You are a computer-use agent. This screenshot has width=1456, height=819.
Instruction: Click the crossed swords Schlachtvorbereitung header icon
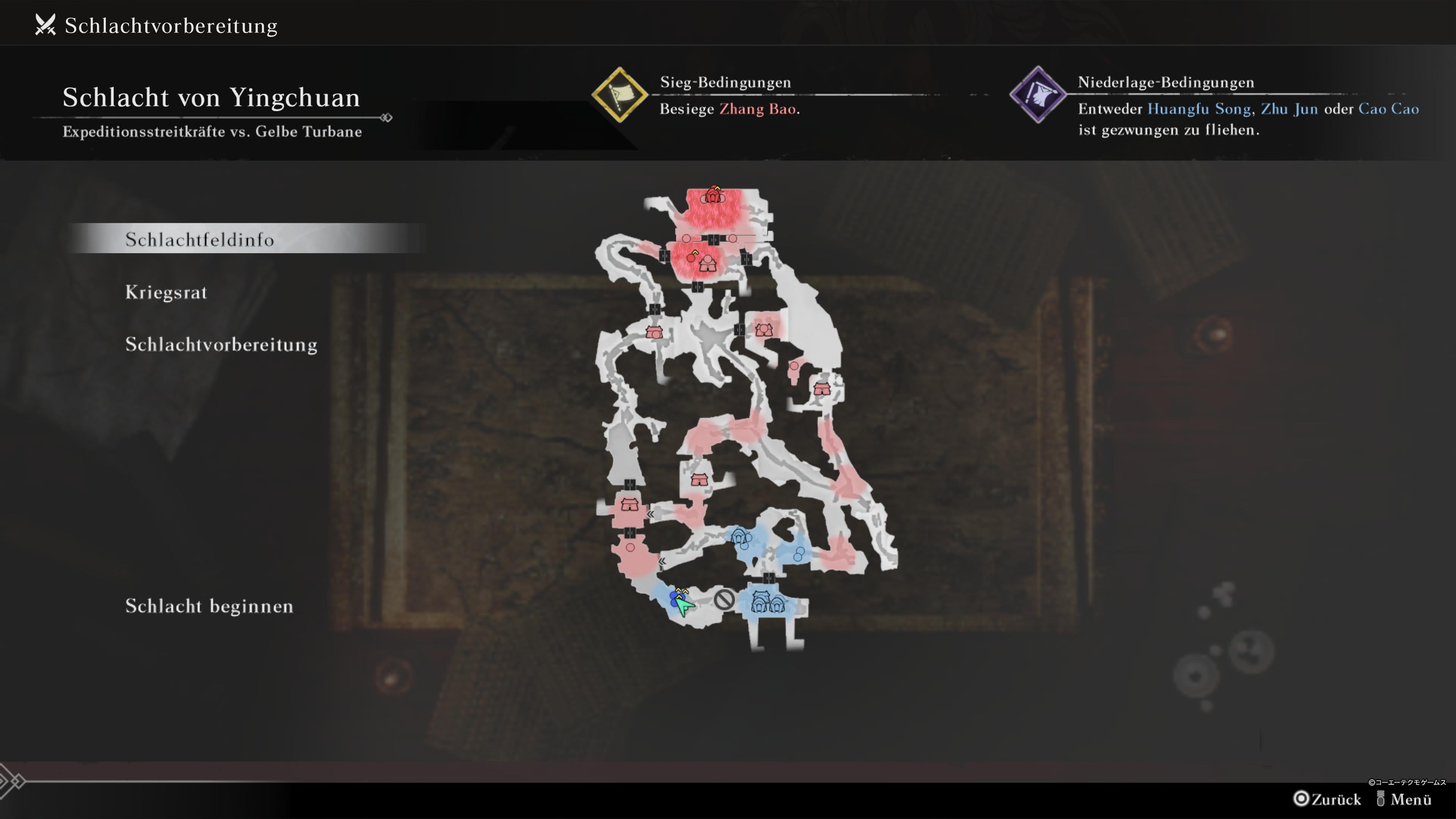[45, 24]
